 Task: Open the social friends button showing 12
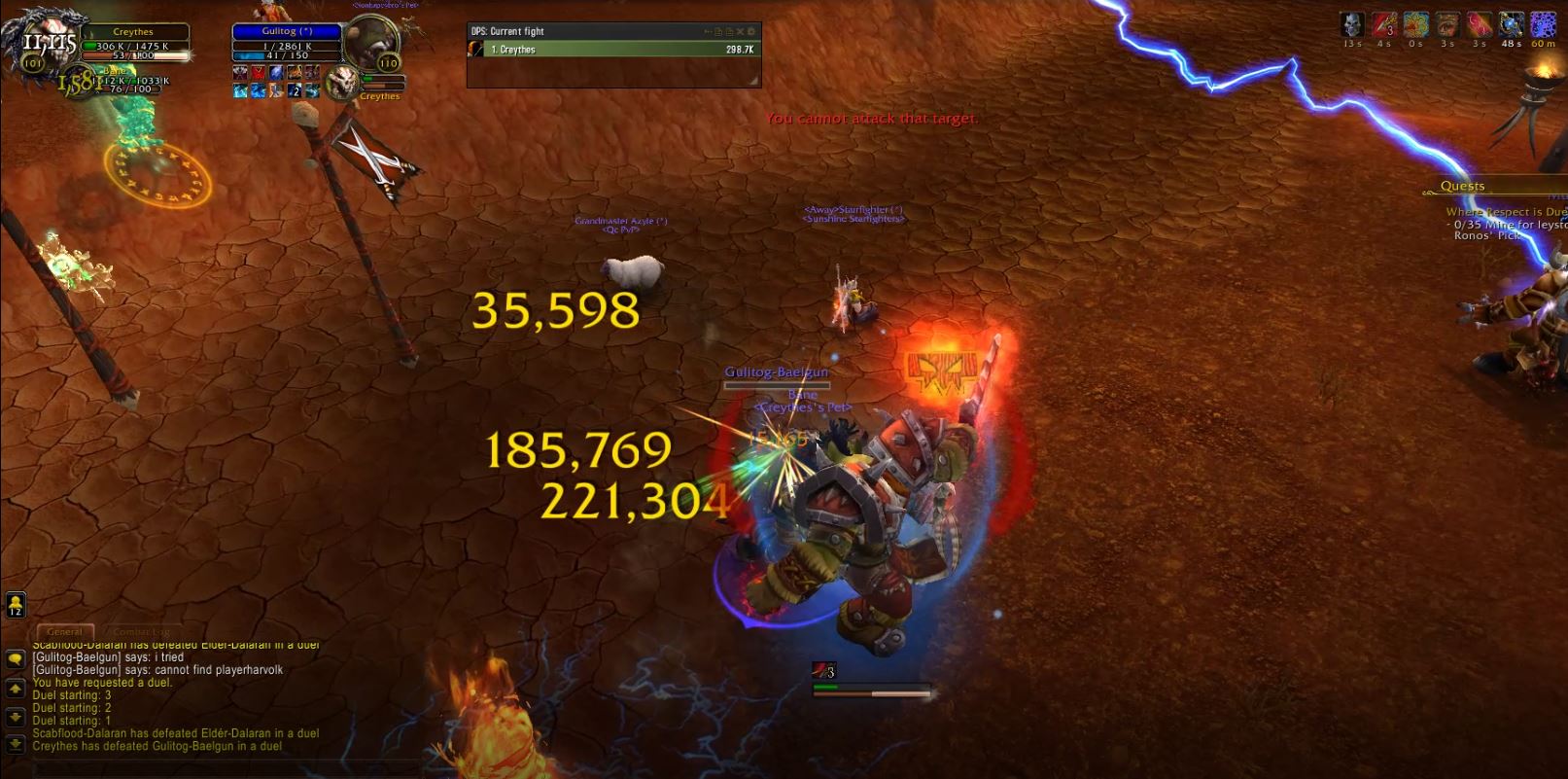[16, 605]
